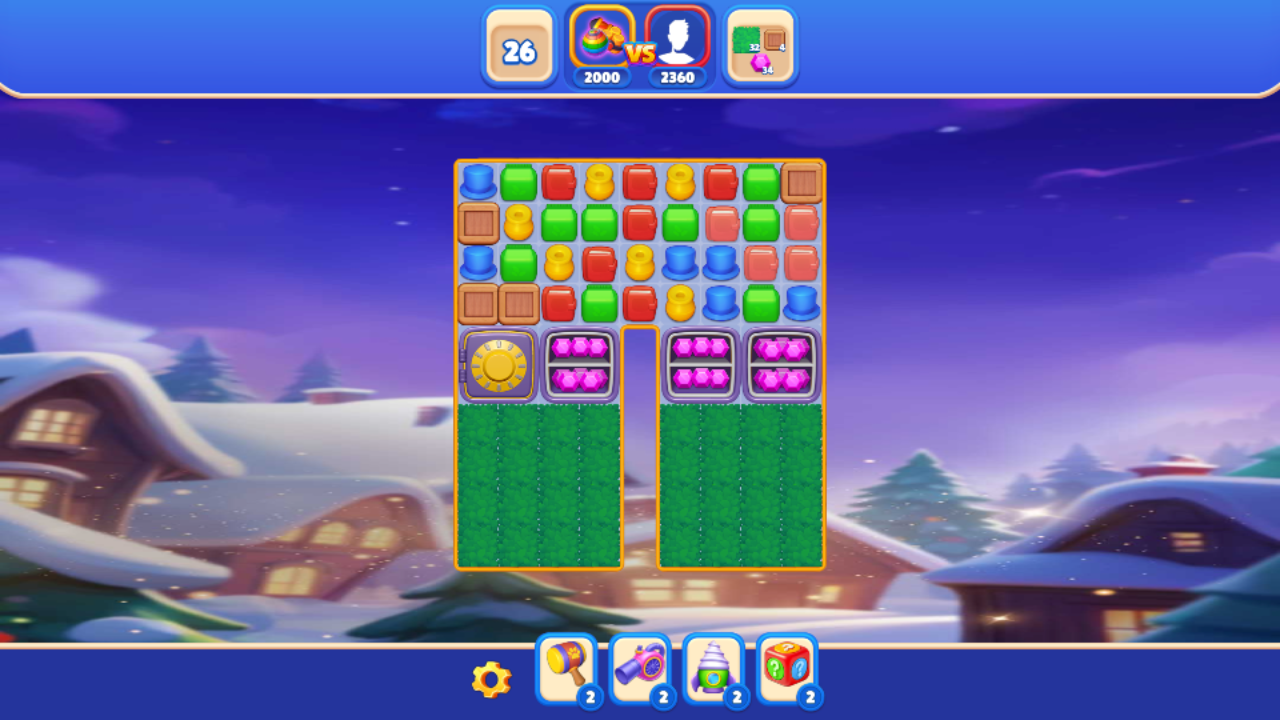
Task: Tap the rightmost pink gem cage
Action: point(781,364)
